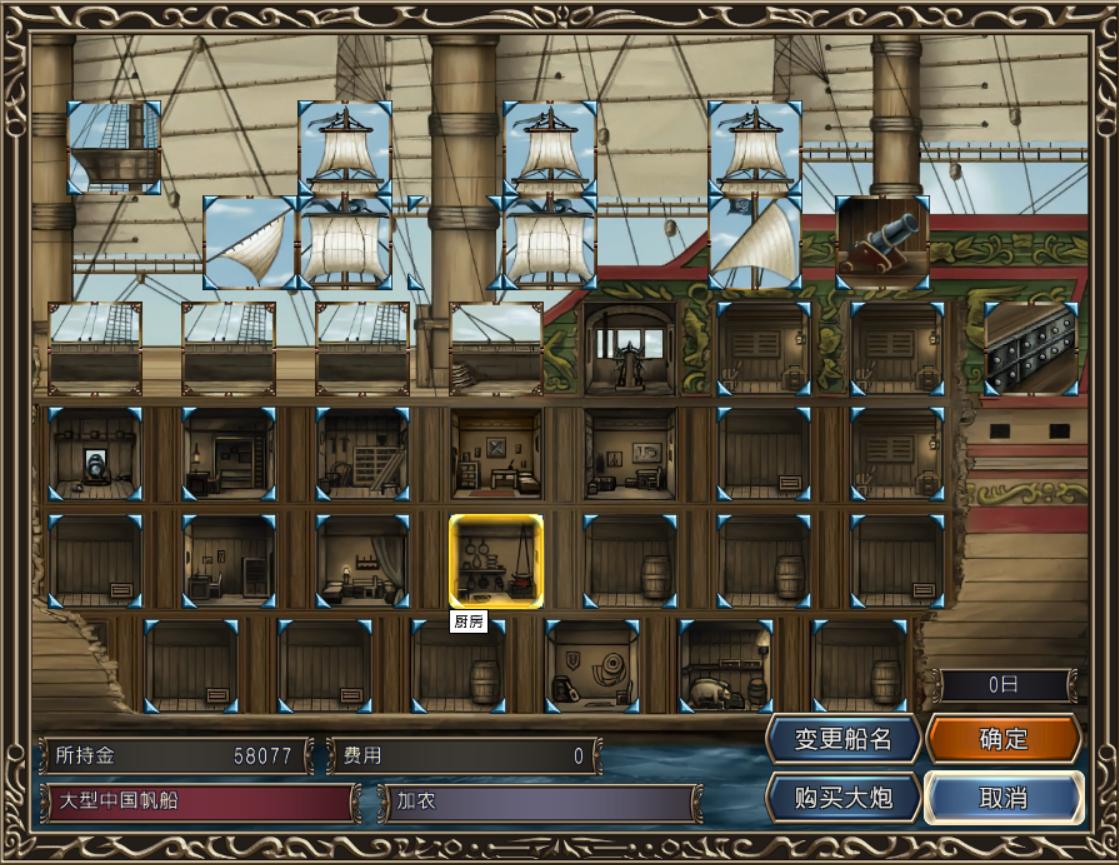Select the room with shield and armor
Image resolution: width=1119 pixels, height=865 pixels.
tap(592, 666)
